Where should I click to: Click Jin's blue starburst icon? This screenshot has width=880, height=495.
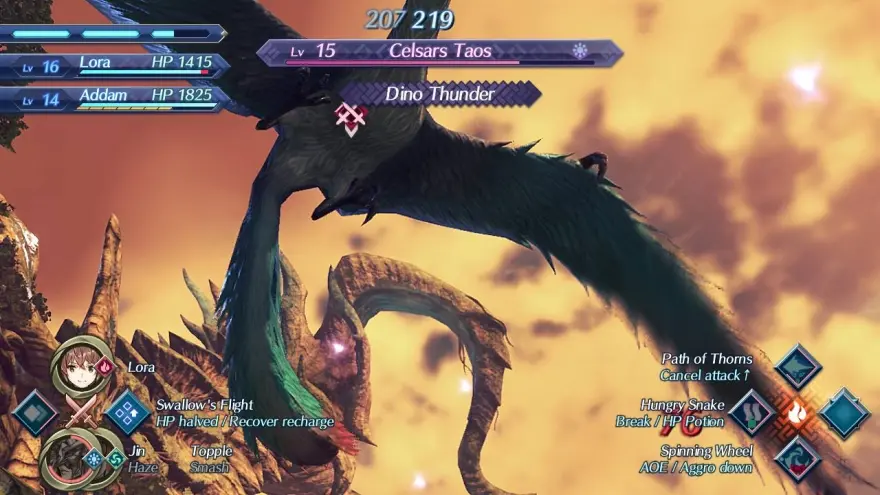coord(94,459)
